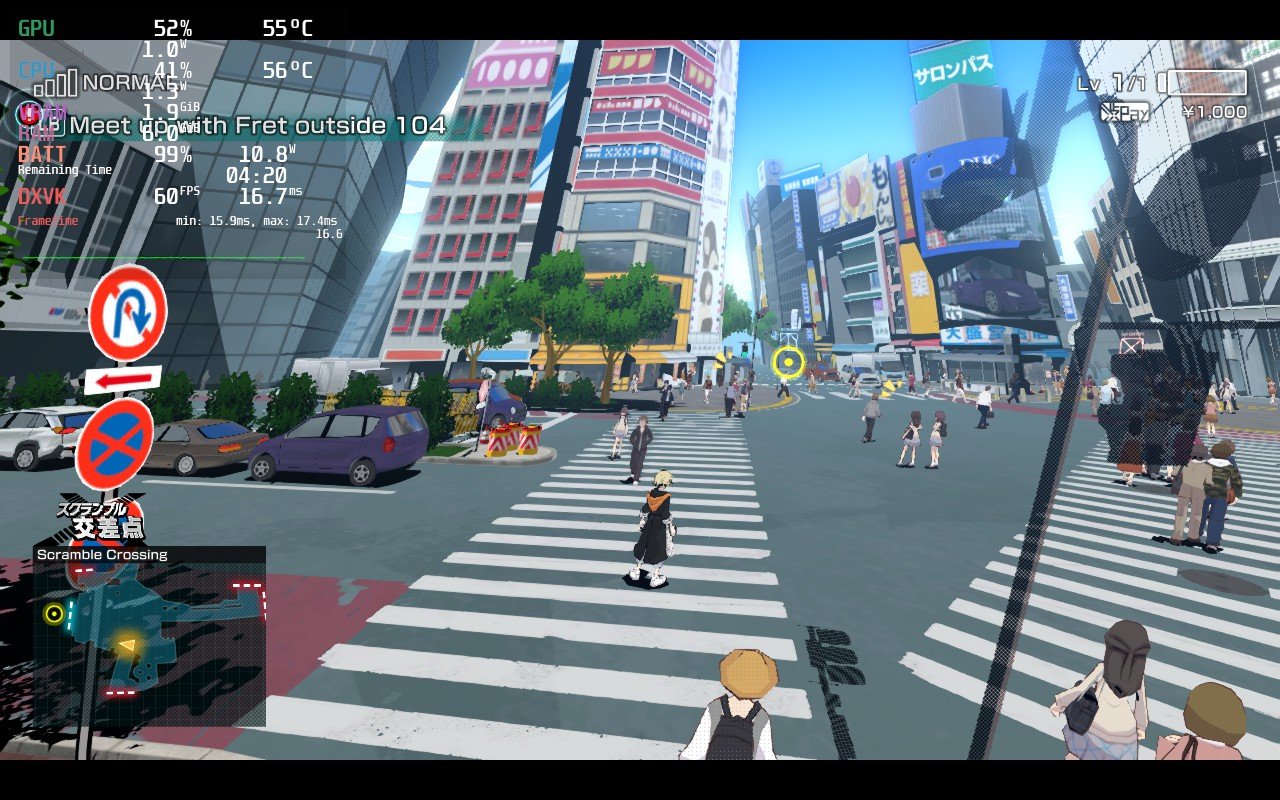Click the Pay currency icon near ¥1,000

[x=1125, y=112]
